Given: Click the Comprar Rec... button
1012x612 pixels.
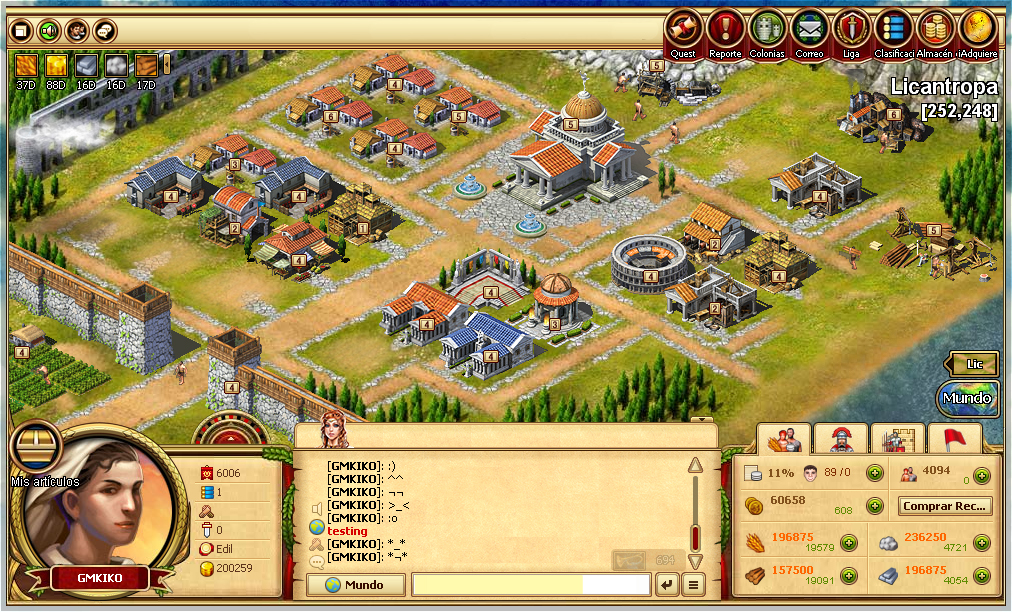Looking at the screenshot, I should tap(945, 506).
